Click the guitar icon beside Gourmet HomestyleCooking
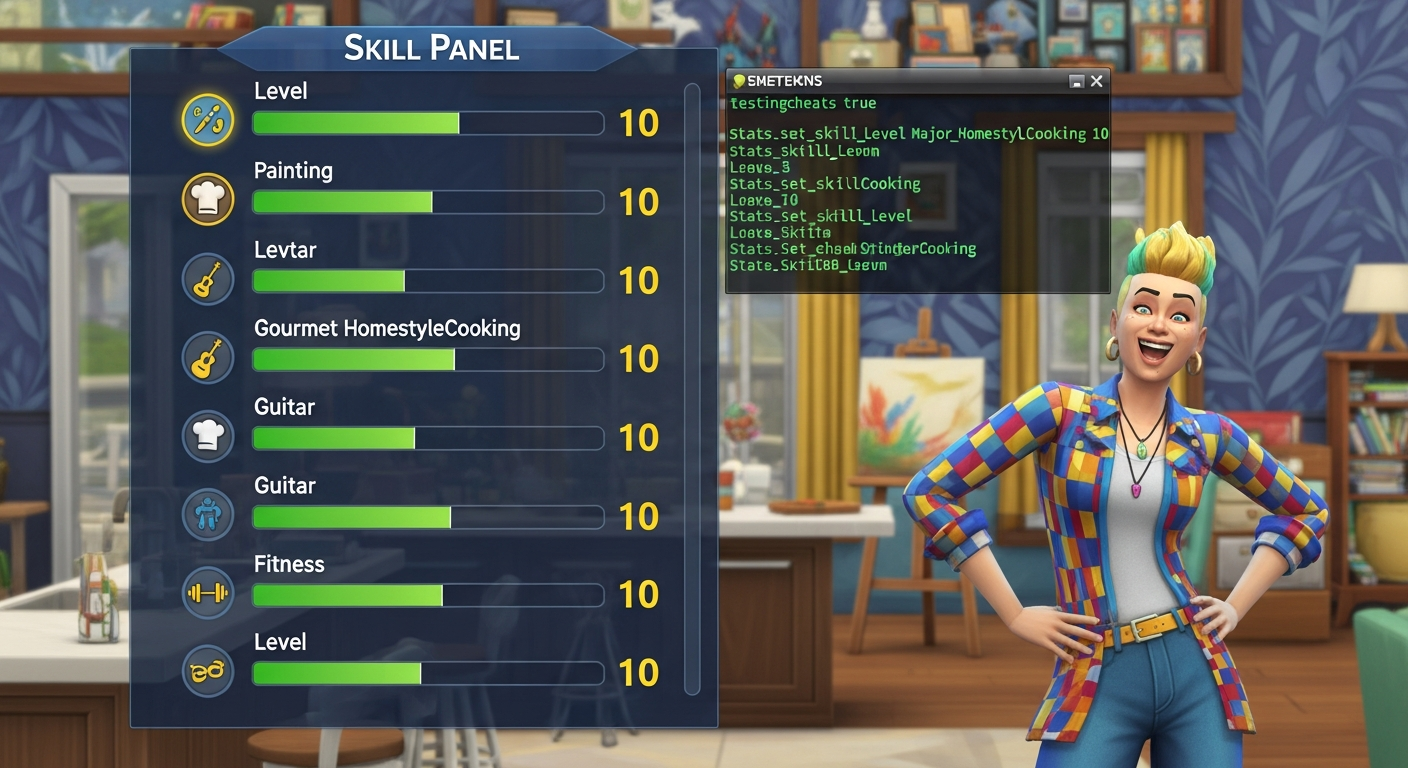The image size is (1408, 768). 207,357
